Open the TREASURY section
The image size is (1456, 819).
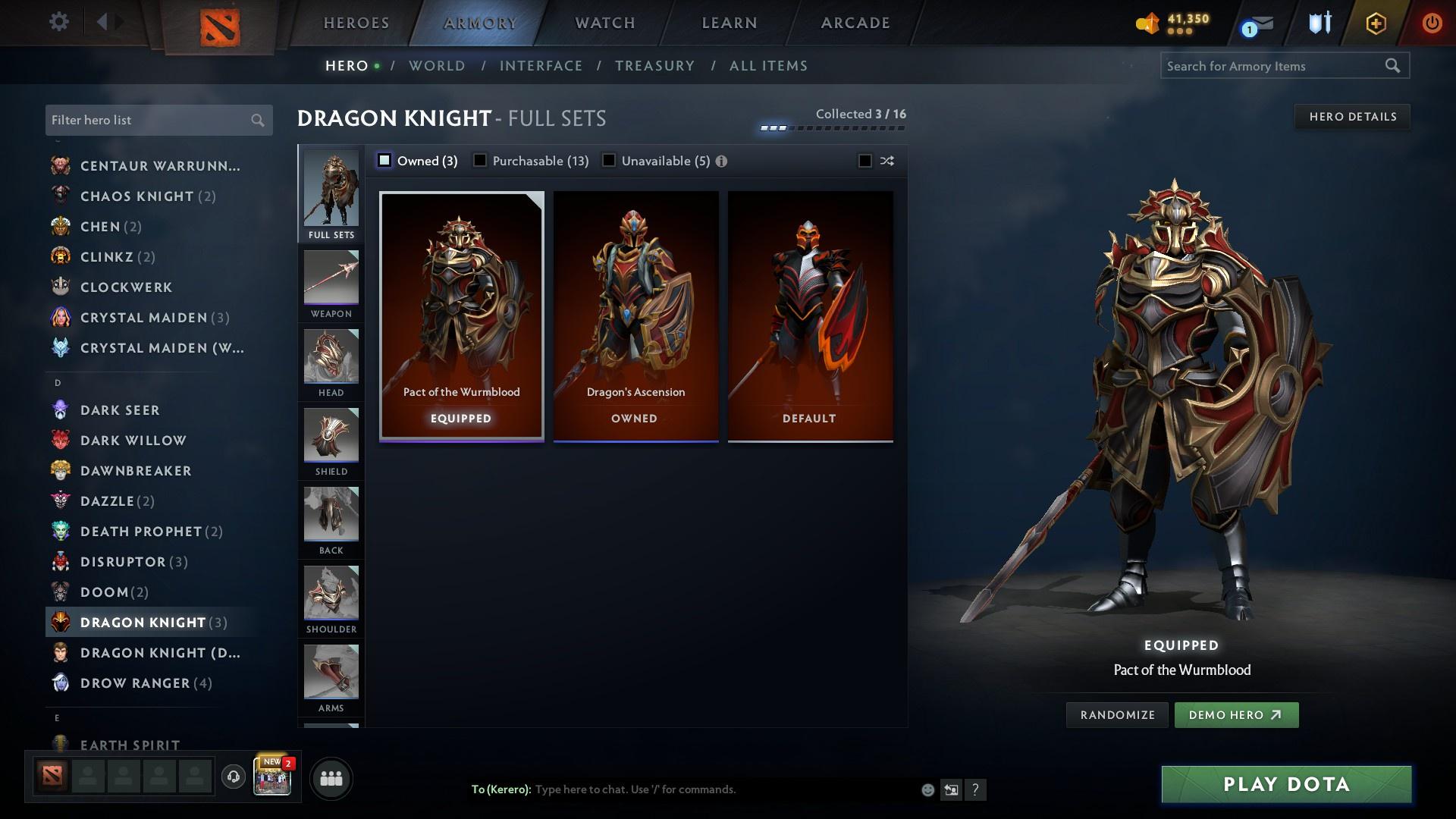coord(655,66)
